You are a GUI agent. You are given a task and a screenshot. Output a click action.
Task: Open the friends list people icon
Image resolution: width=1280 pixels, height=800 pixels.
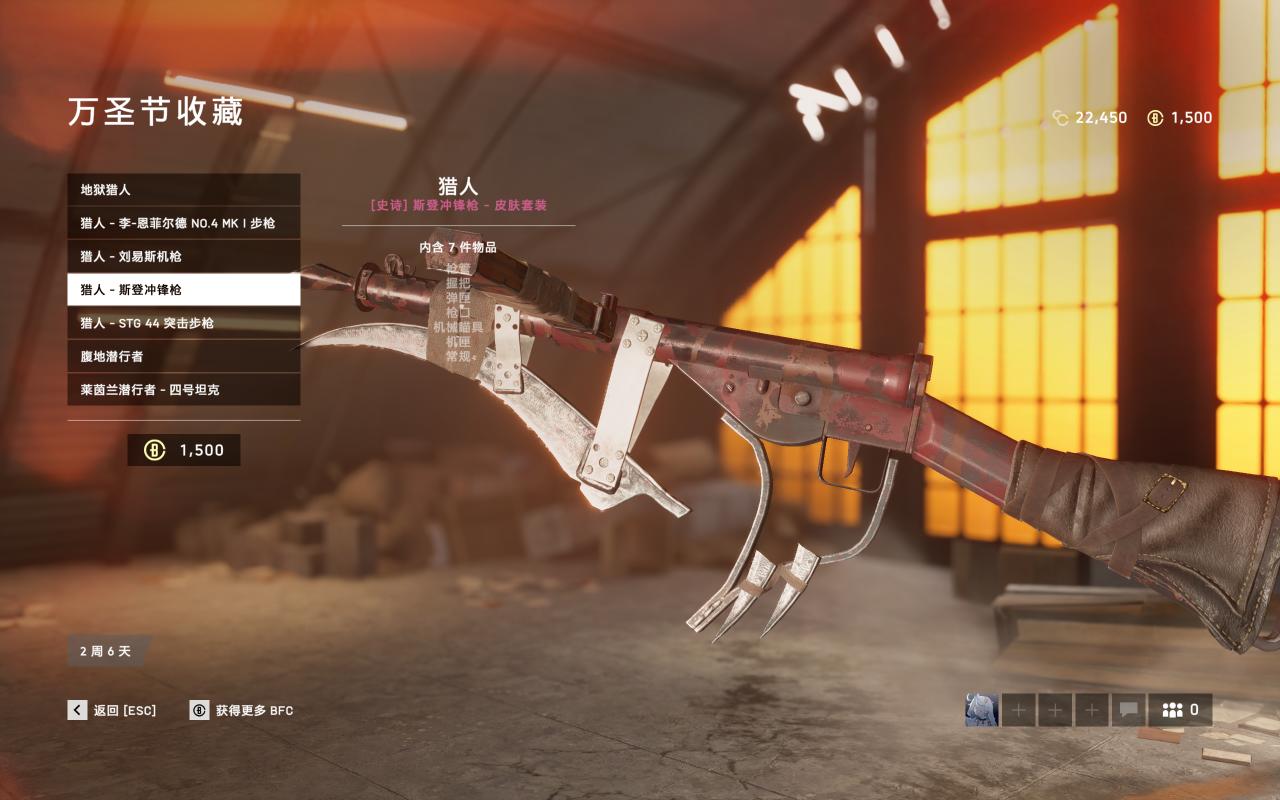(x=1180, y=710)
